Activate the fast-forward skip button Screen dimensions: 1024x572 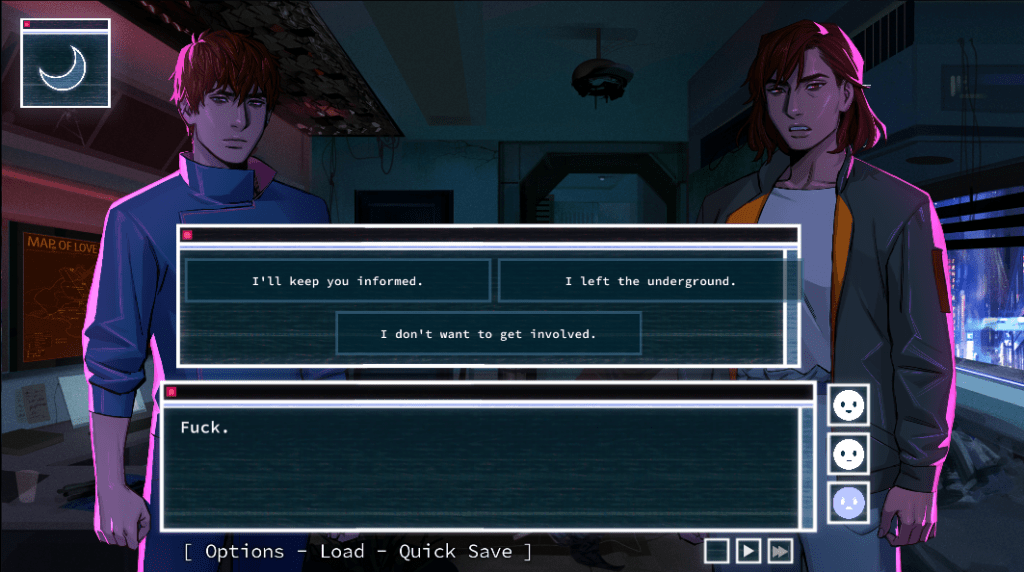[780, 550]
